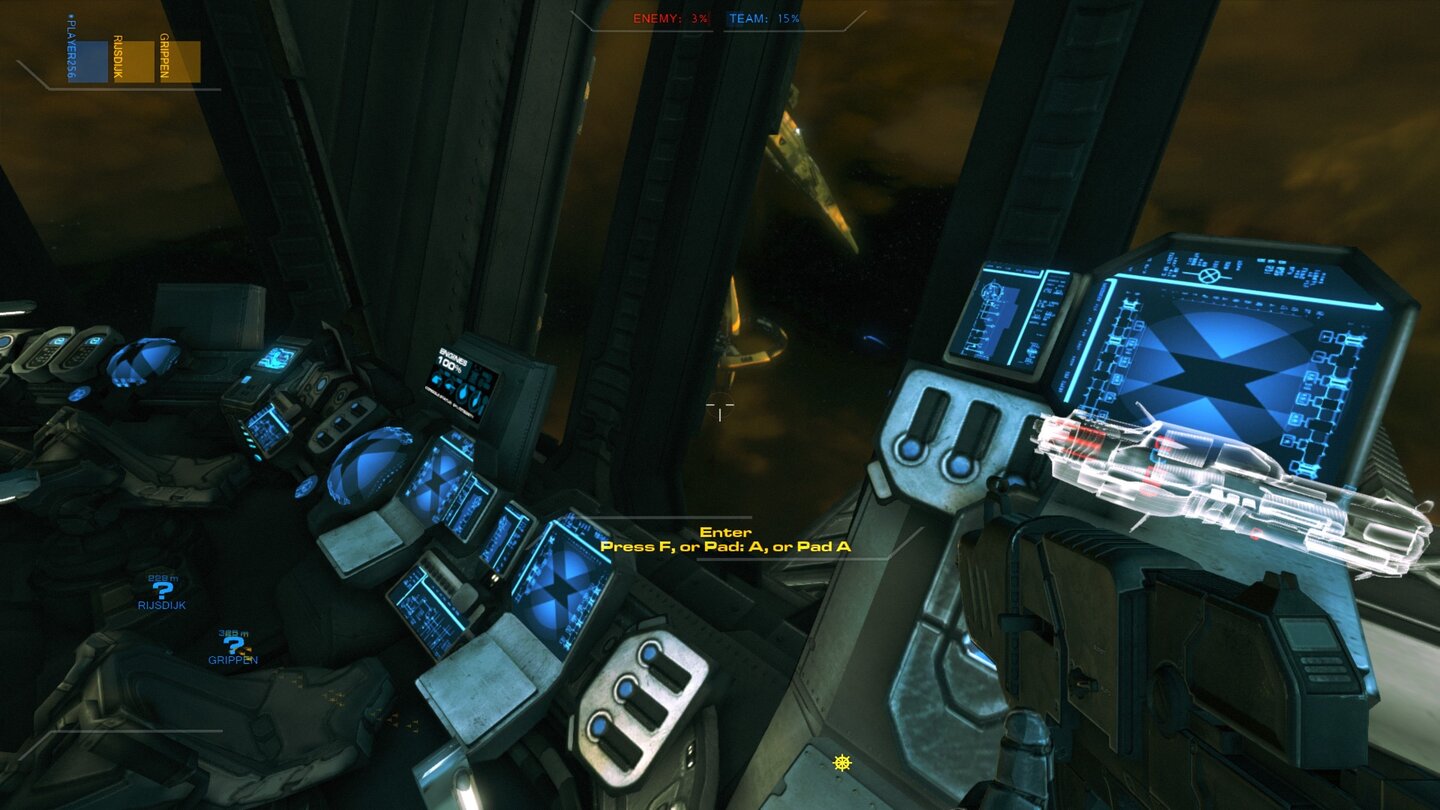Click the Enter prompt labeled Press F
The height and width of the screenshot is (810, 1440).
coord(725,540)
